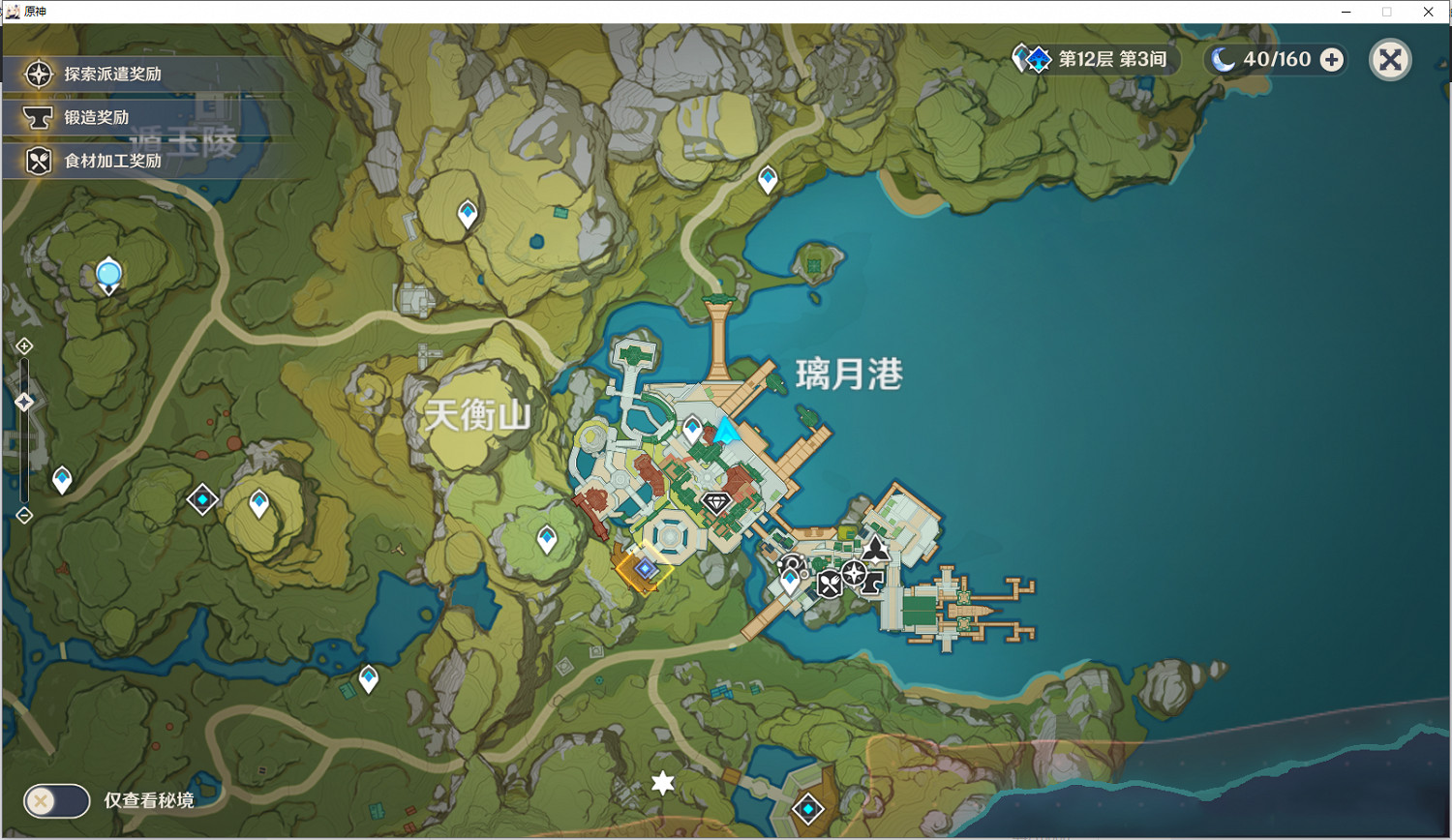Enable the 仅查看秘境 domains-only toggle

click(x=55, y=801)
